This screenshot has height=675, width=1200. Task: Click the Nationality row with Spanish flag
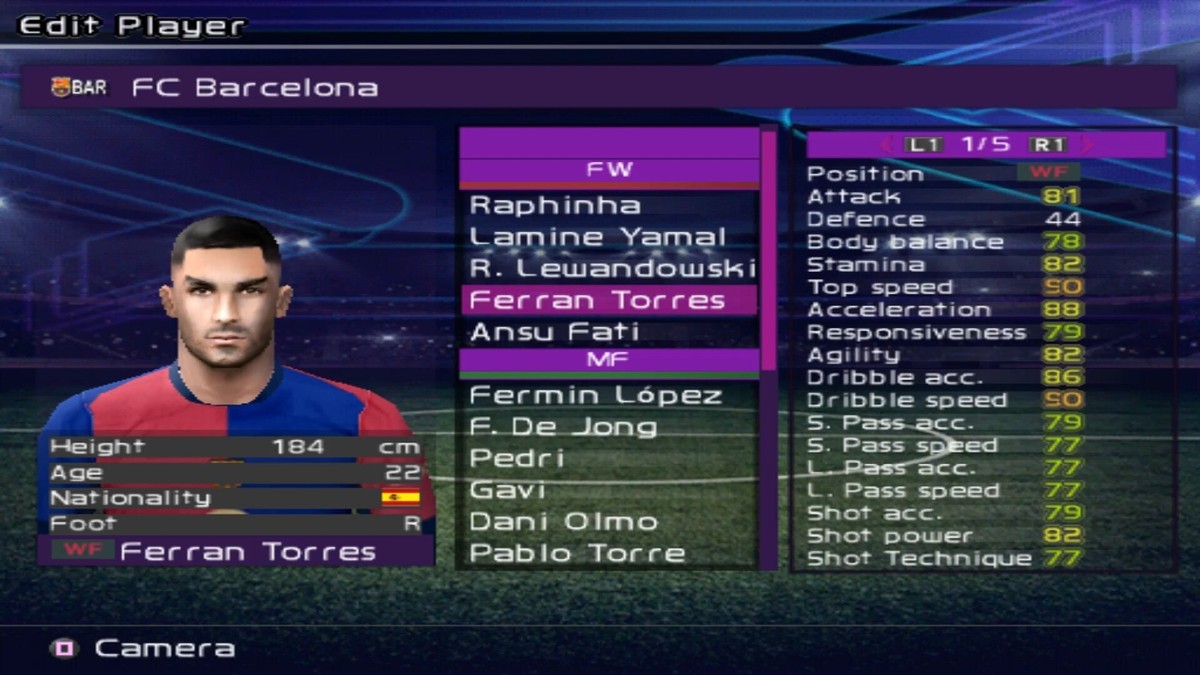pyautogui.click(x=236, y=497)
